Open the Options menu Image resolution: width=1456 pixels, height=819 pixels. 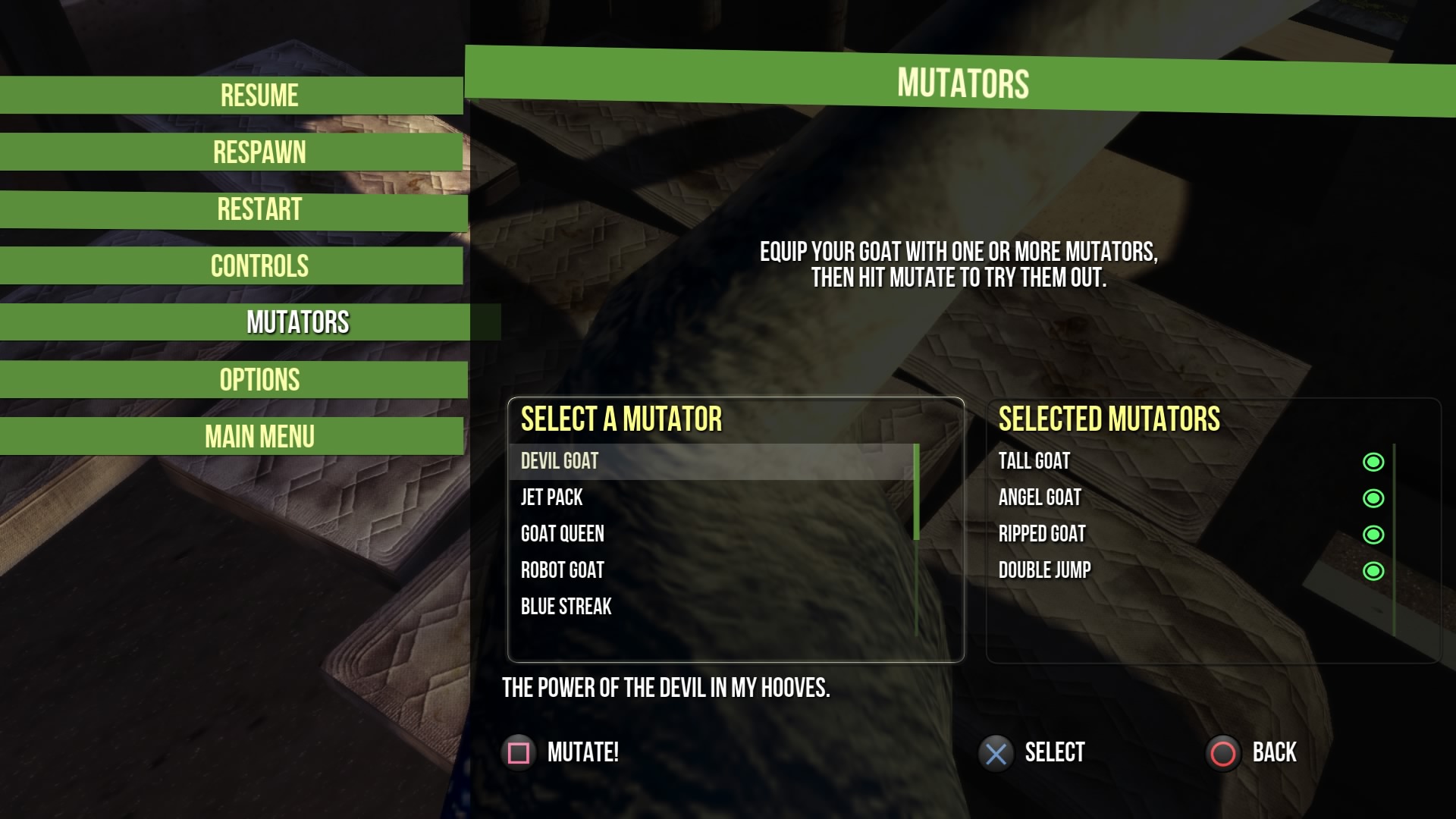pos(259,380)
